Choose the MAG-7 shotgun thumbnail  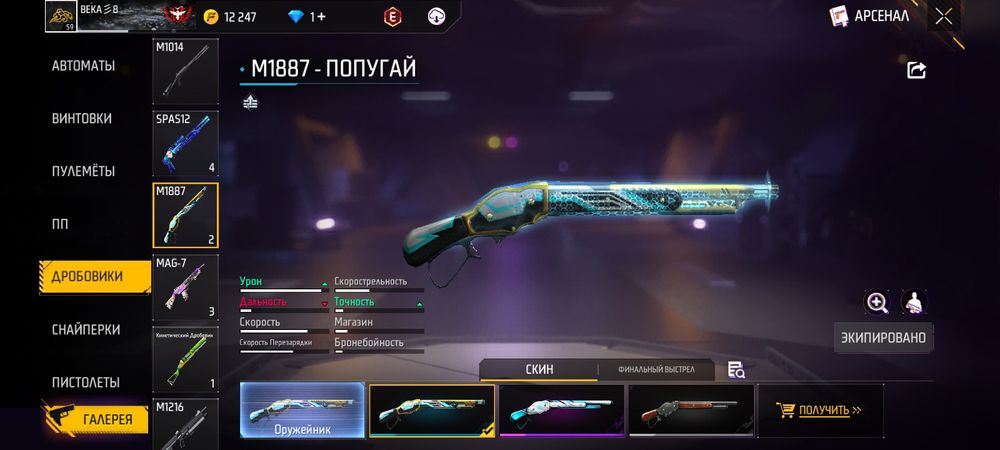click(x=185, y=288)
